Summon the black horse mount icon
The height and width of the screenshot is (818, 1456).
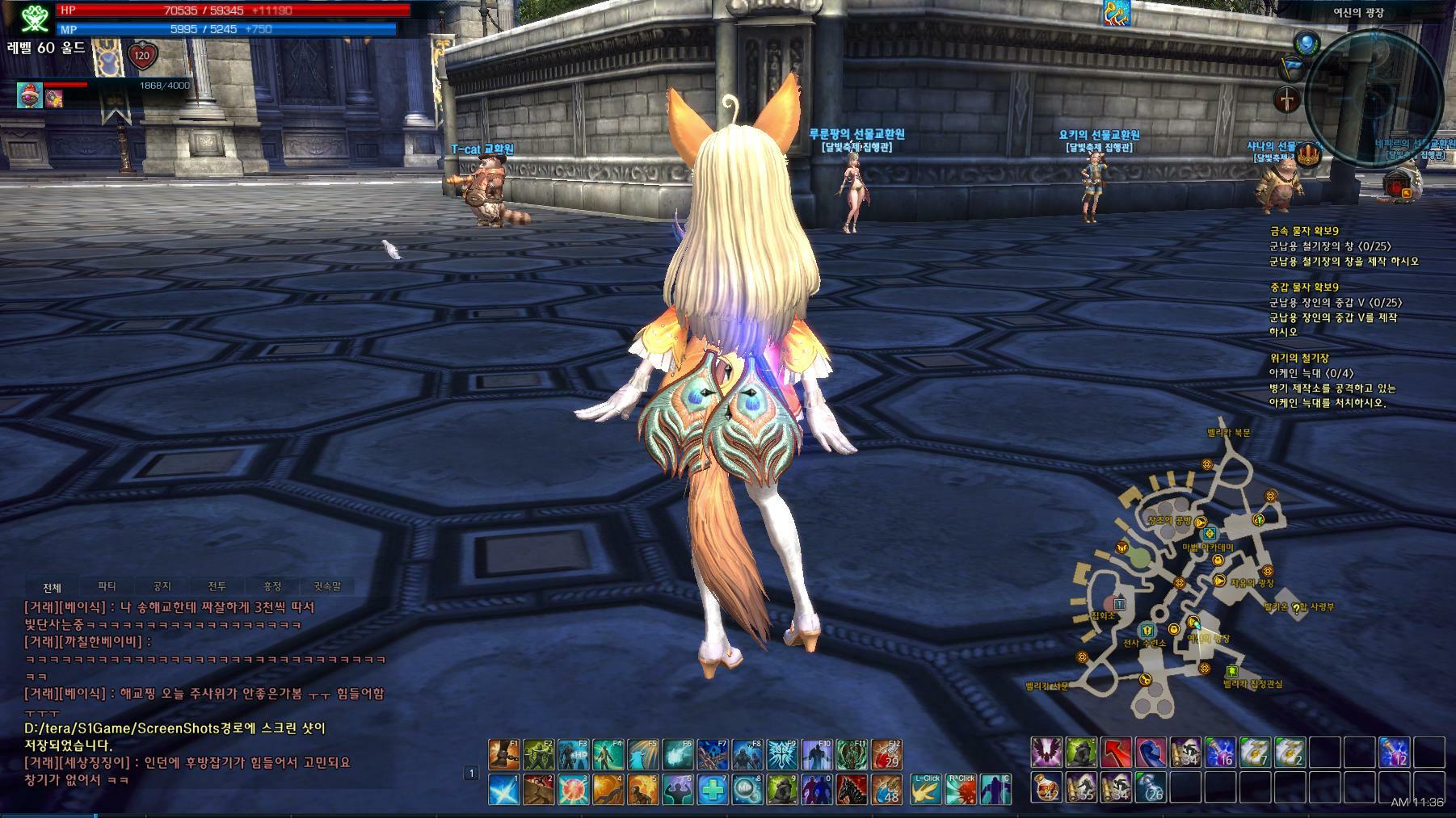[x=852, y=790]
